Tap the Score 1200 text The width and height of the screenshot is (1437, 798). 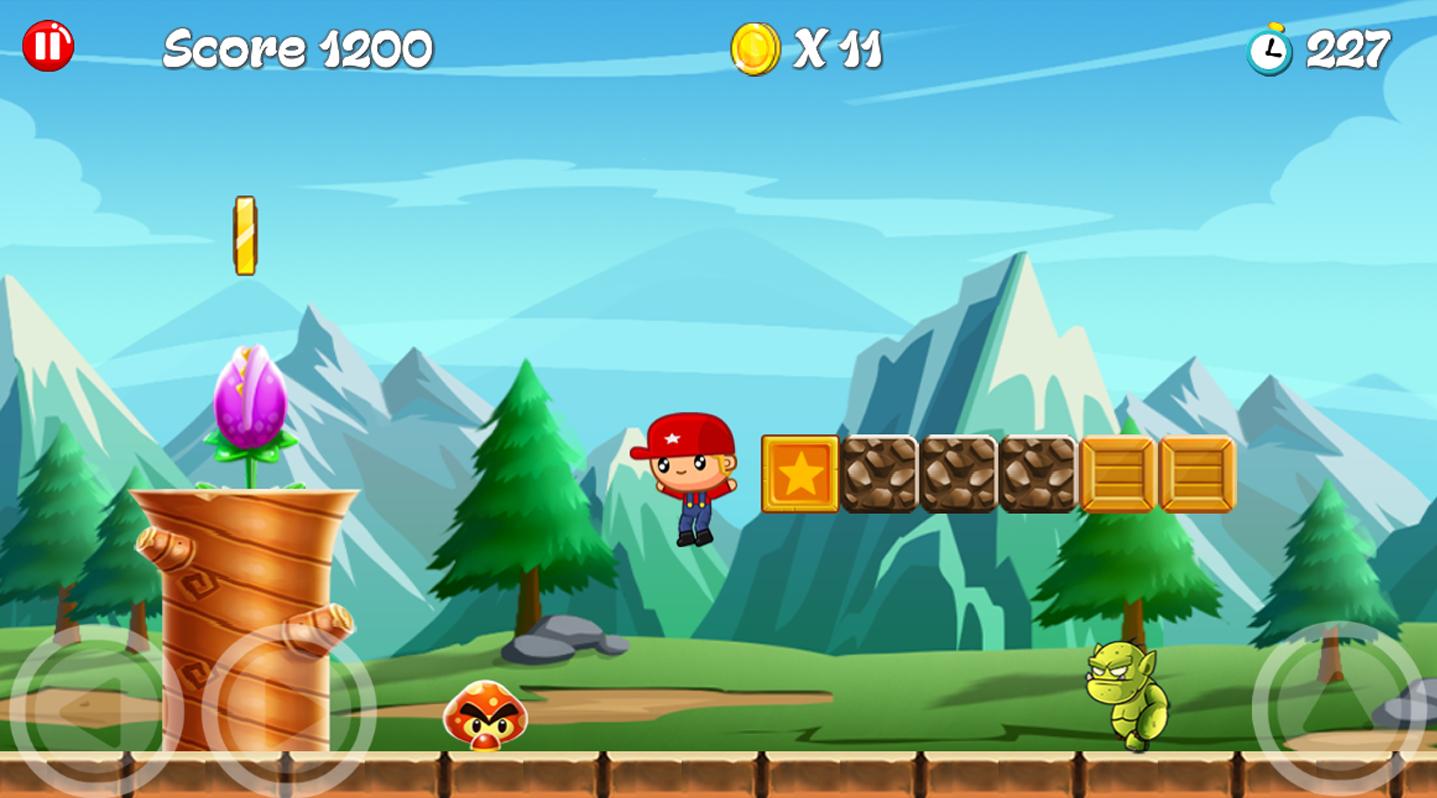click(297, 45)
